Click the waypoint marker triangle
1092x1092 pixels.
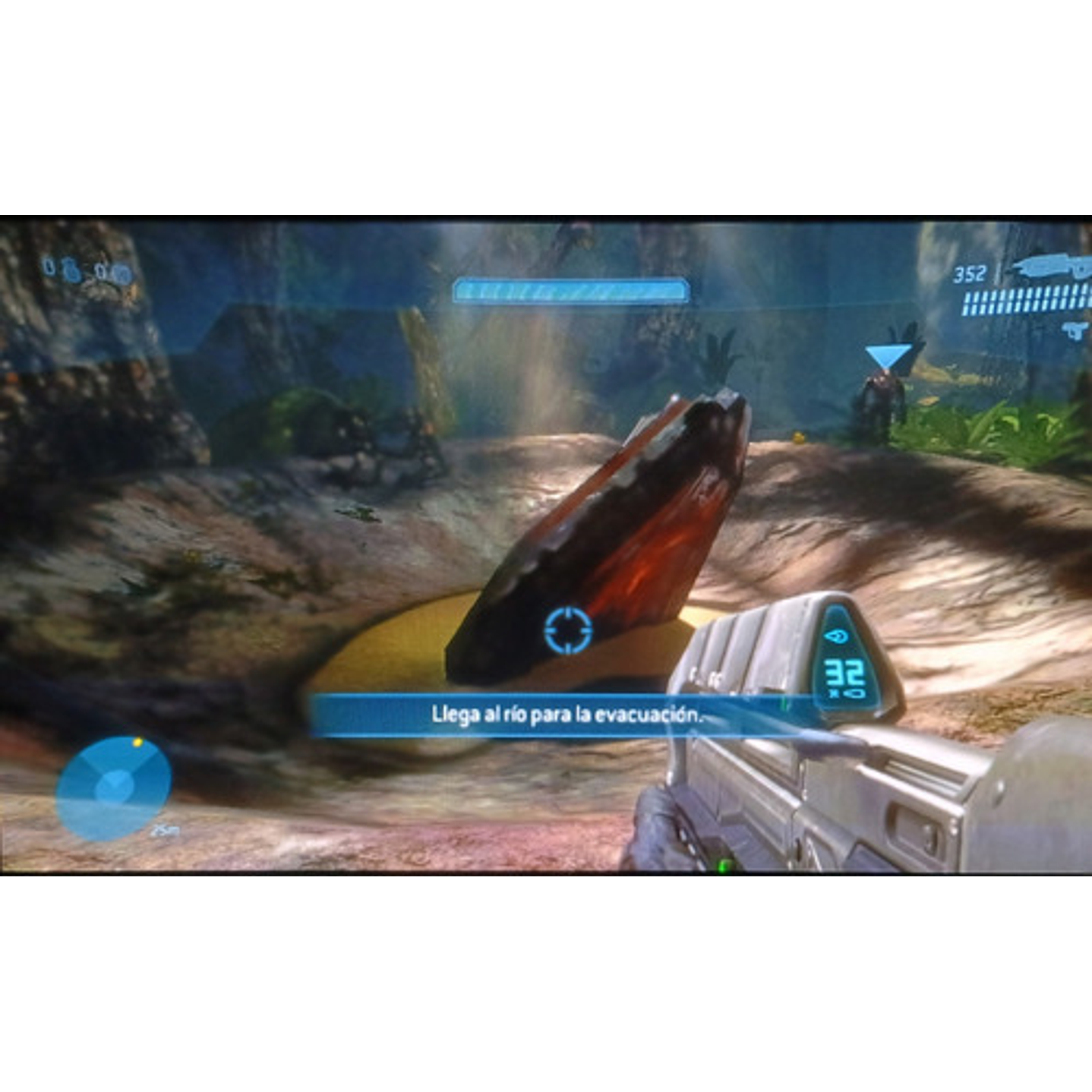click(x=888, y=353)
